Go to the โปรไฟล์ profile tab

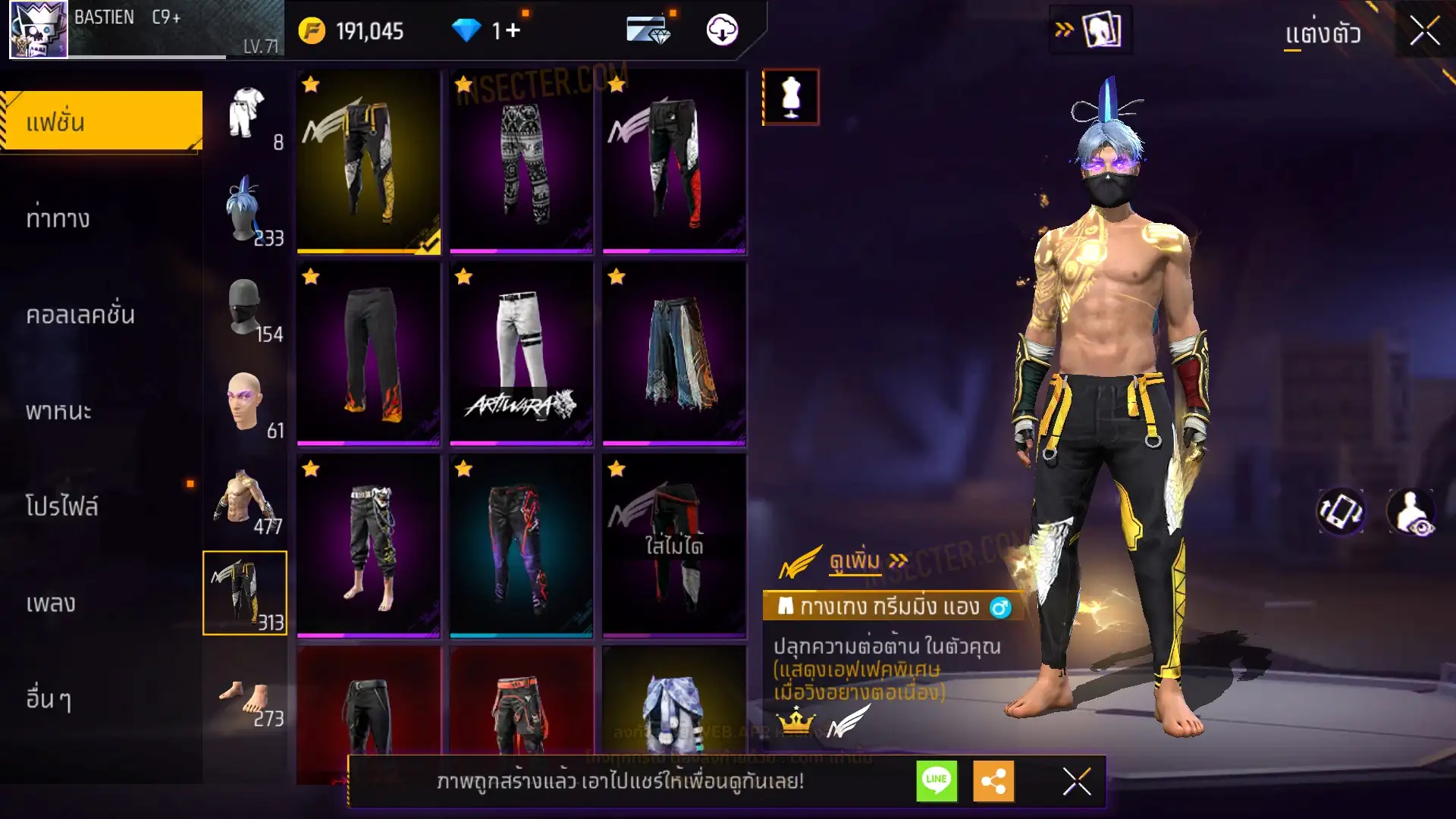tap(62, 507)
